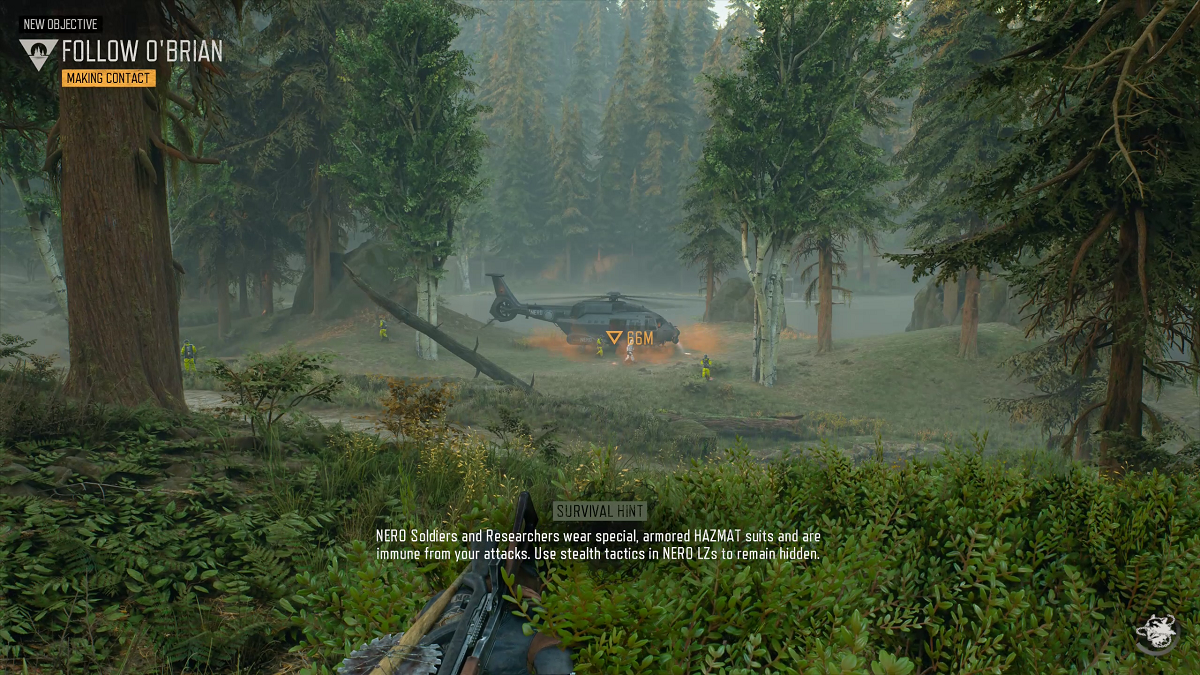Click the orange objective waypoint marker
Viewport: 1200px width, 675px height.
pos(615,338)
